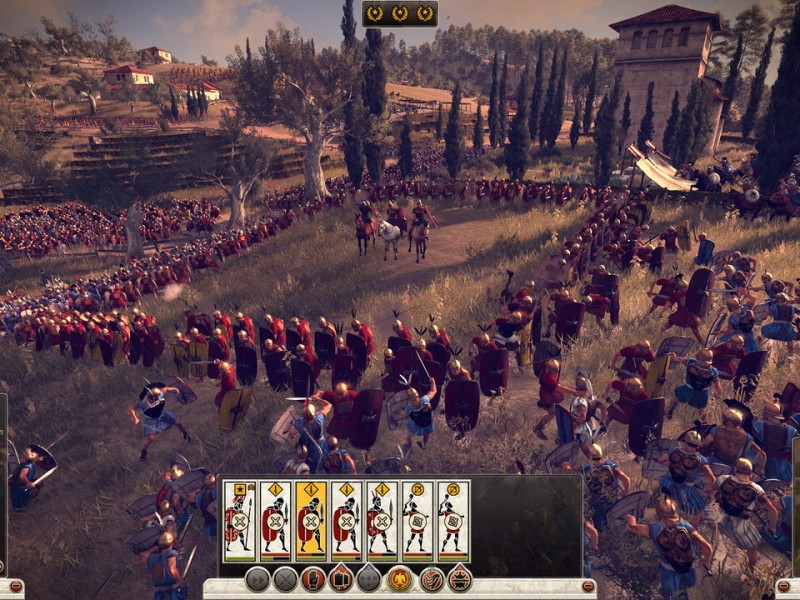
Task: Activate the red raised-fist command button
Action: pyautogui.click(x=314, y=579)
